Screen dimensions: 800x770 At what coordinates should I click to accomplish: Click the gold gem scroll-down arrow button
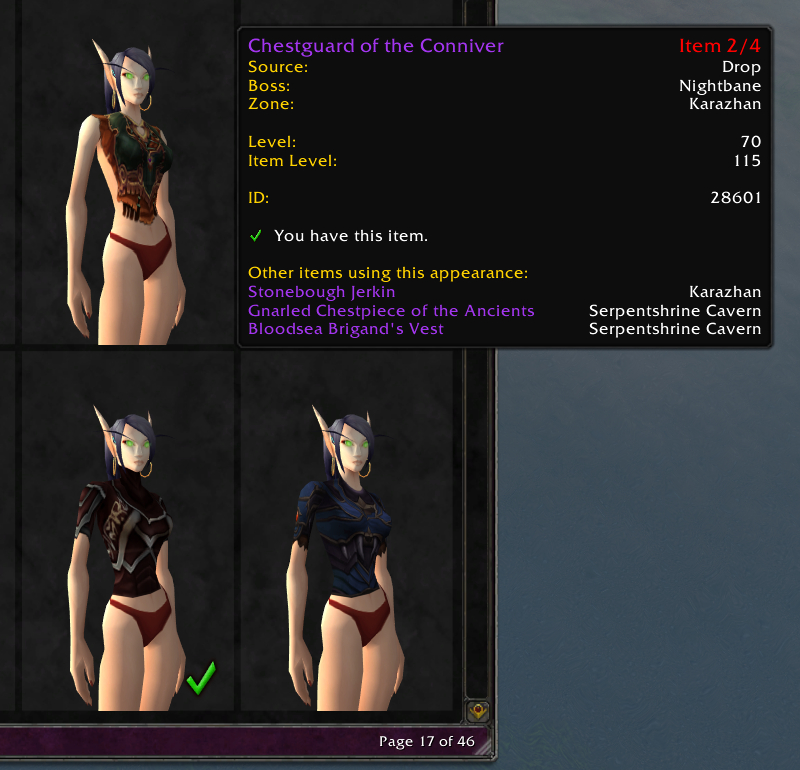click(479, 712)
